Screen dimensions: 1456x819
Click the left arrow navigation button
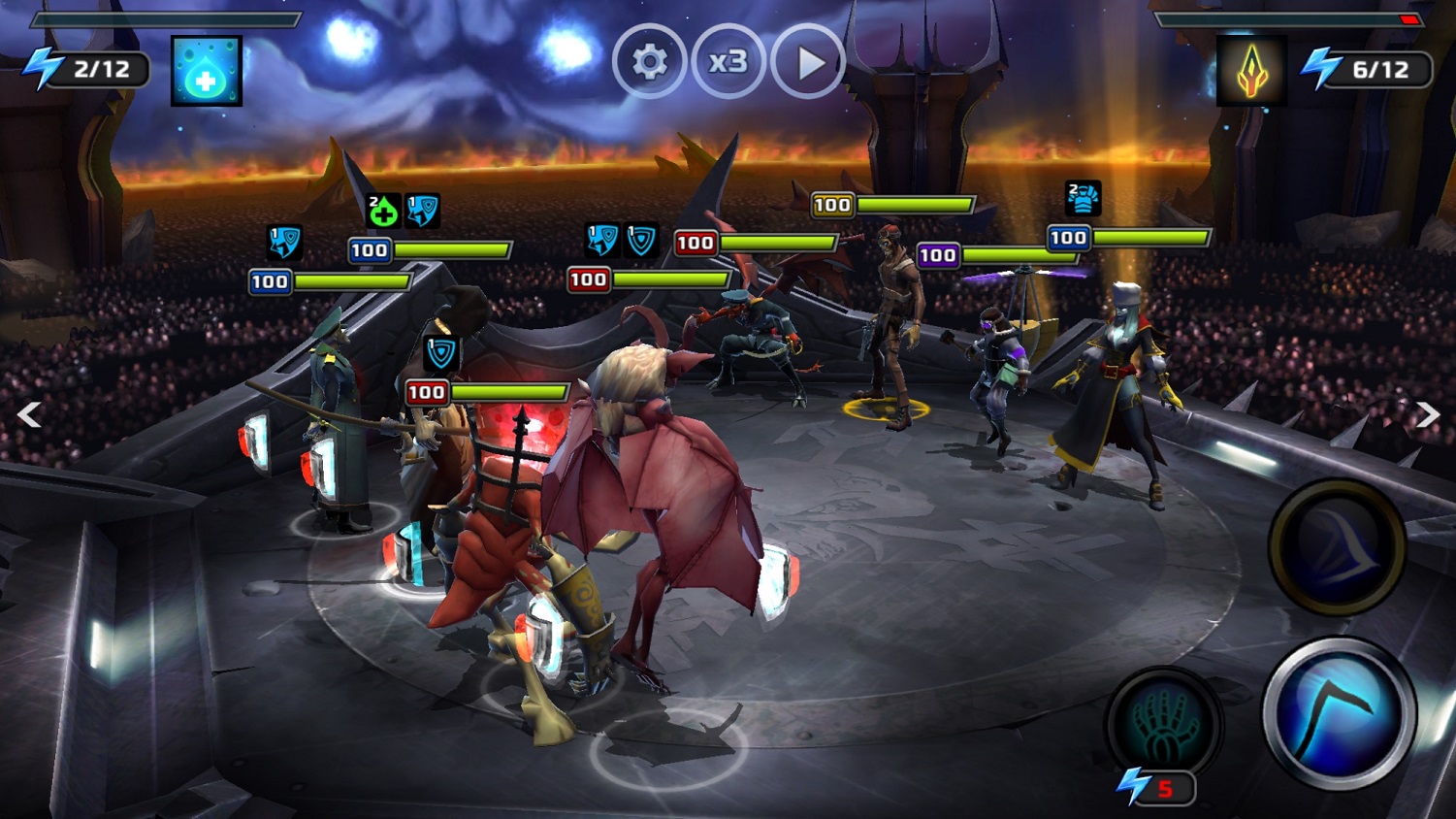click(29, 415)
